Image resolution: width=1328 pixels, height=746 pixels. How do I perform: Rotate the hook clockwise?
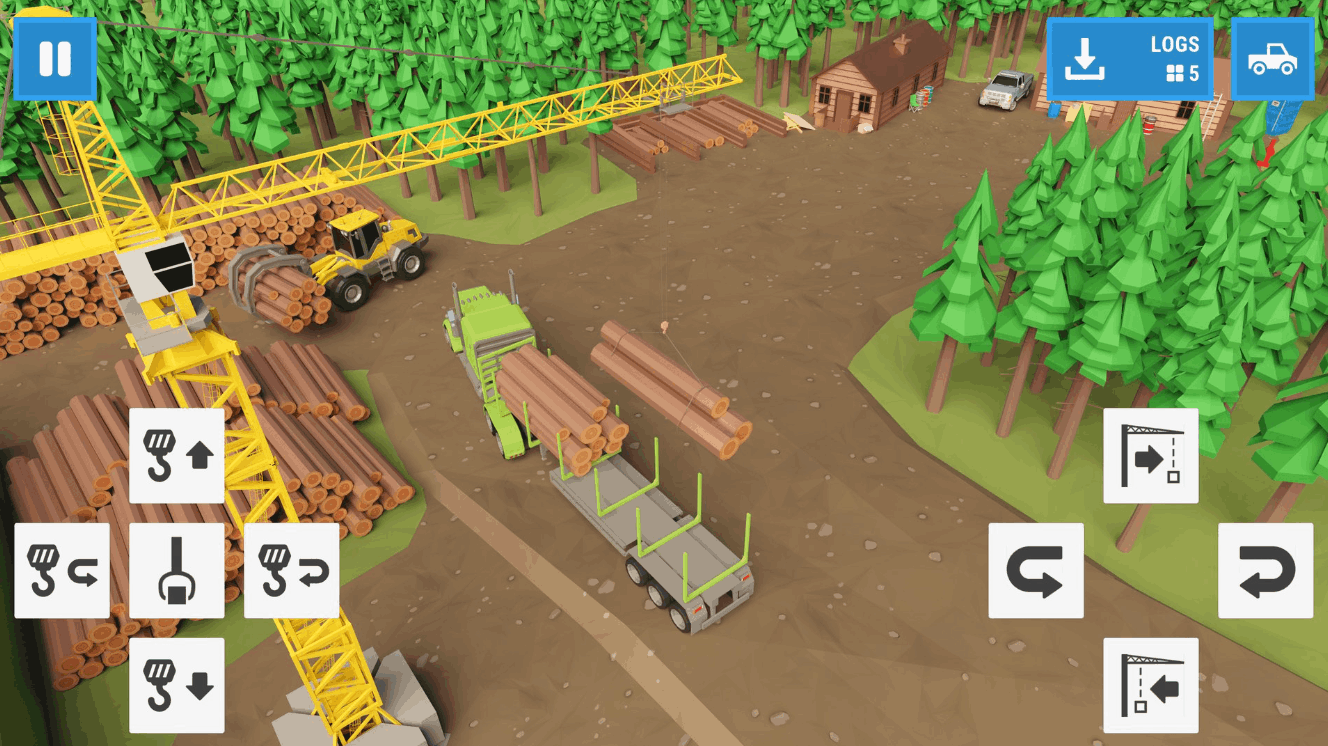point(292,571)
